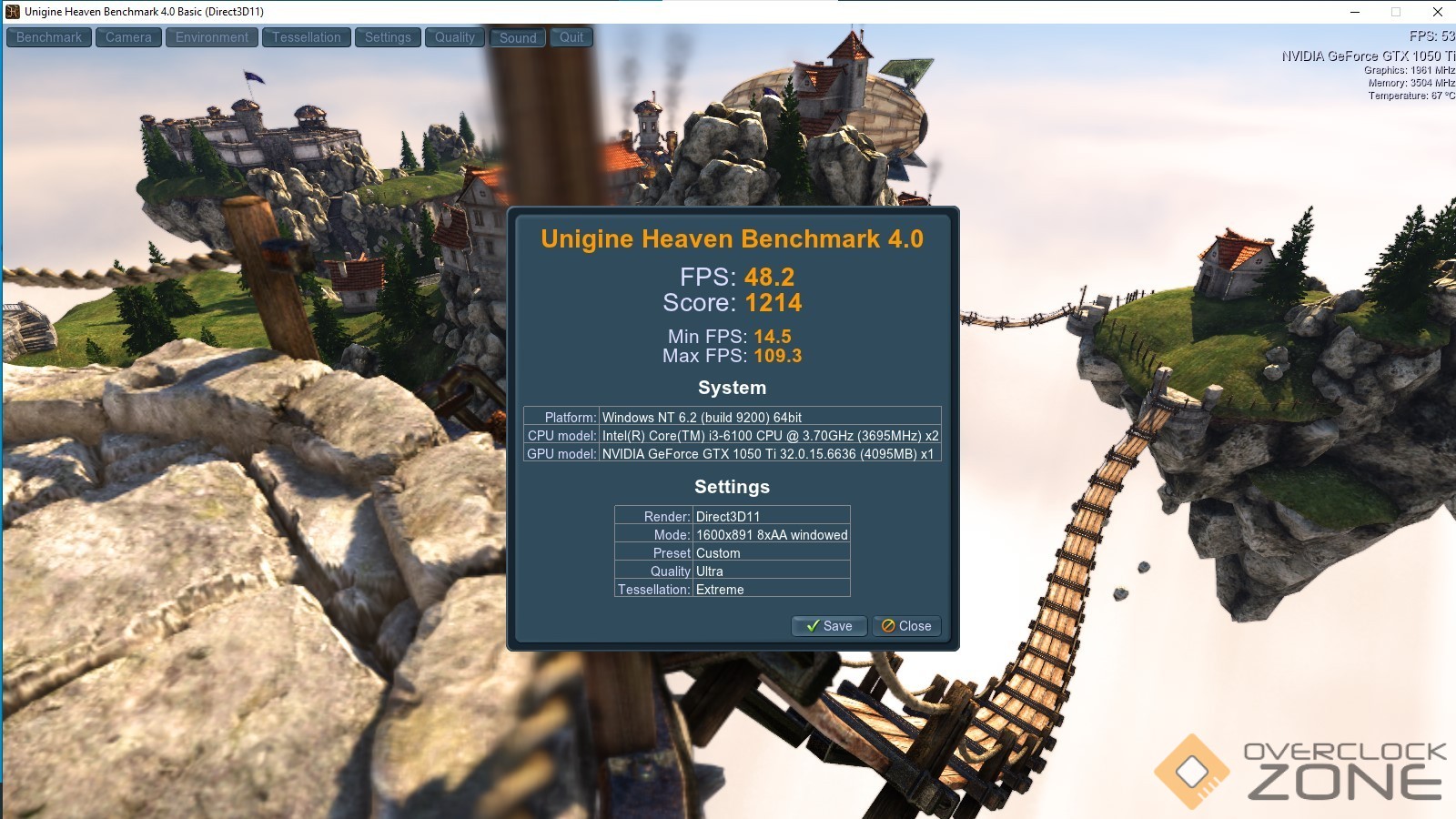Screen dimensions: 1456x819
Task: Open the Quality options
Action: click(x=454, y=37)
